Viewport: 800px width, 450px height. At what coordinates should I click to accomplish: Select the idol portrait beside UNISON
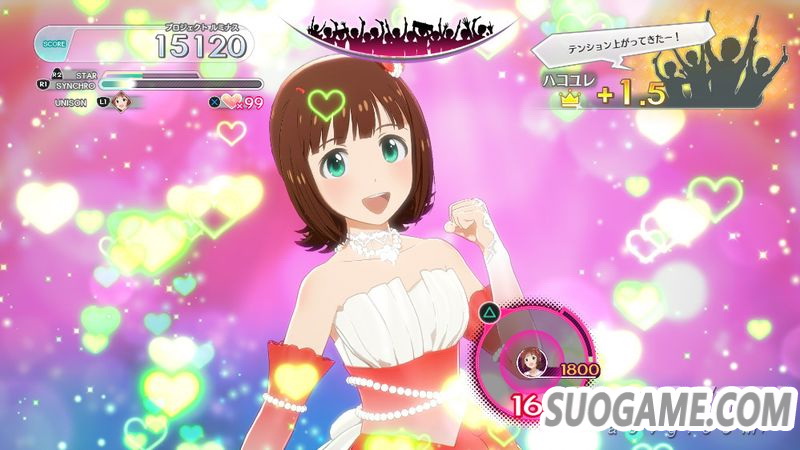click(x=124, y=101)
